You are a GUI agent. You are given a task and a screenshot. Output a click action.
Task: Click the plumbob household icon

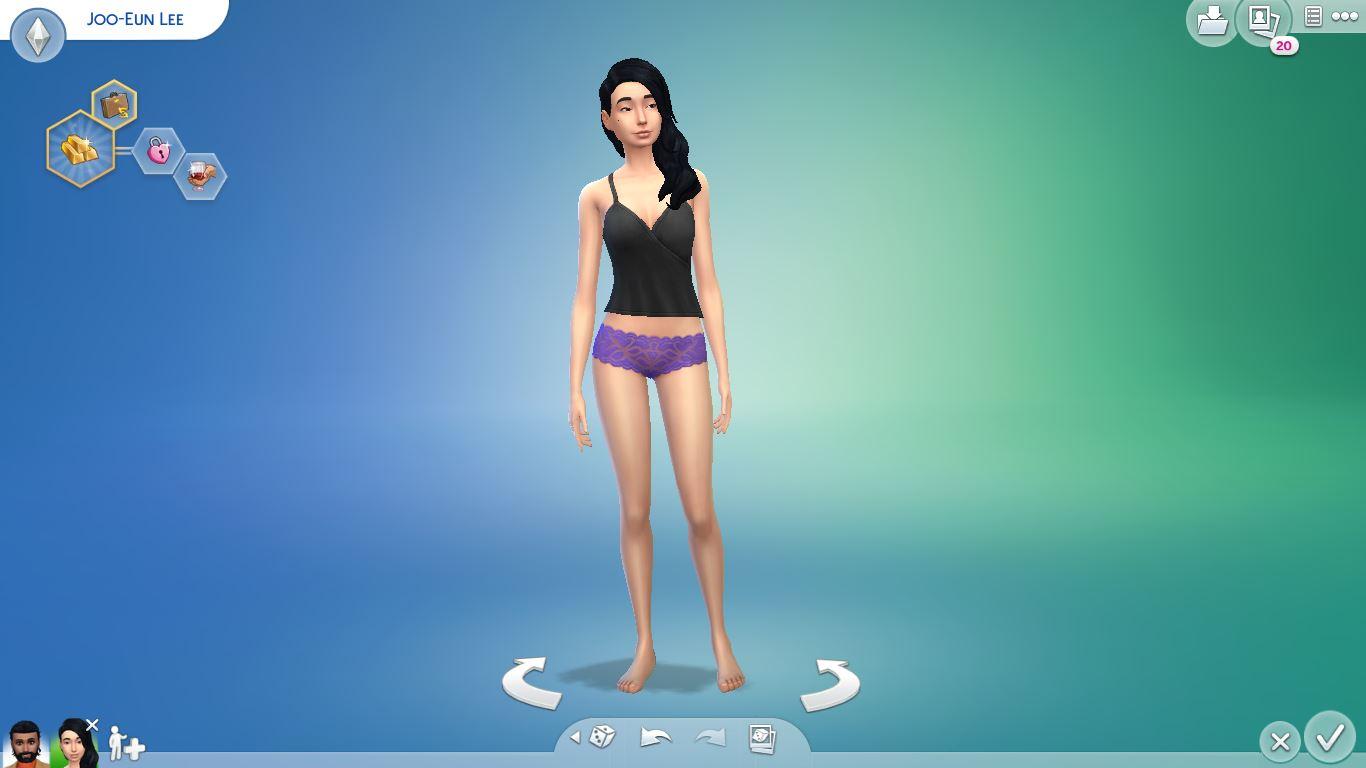[38, 35]
